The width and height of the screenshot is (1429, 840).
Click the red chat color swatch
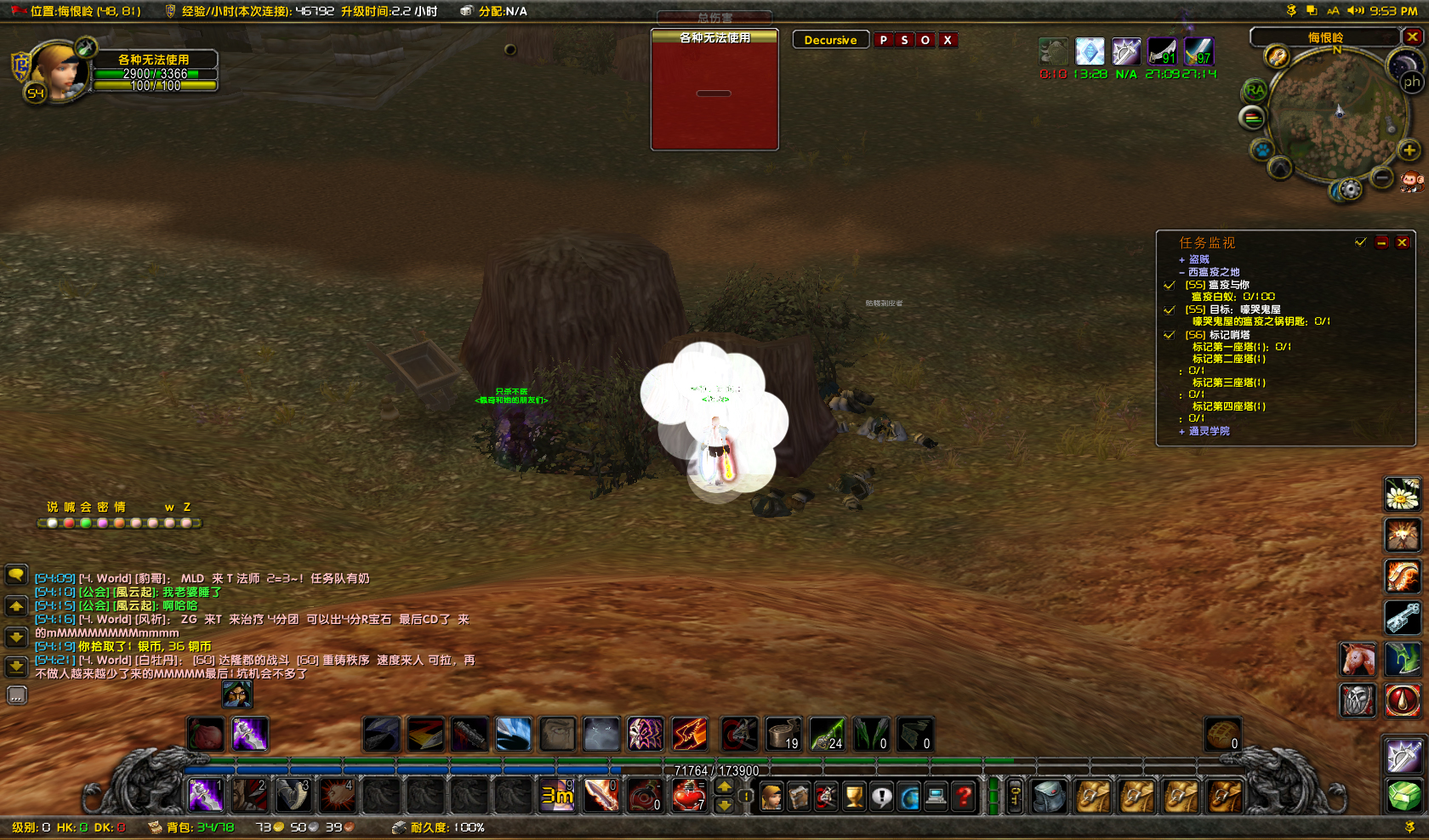(x=69, y=523)
